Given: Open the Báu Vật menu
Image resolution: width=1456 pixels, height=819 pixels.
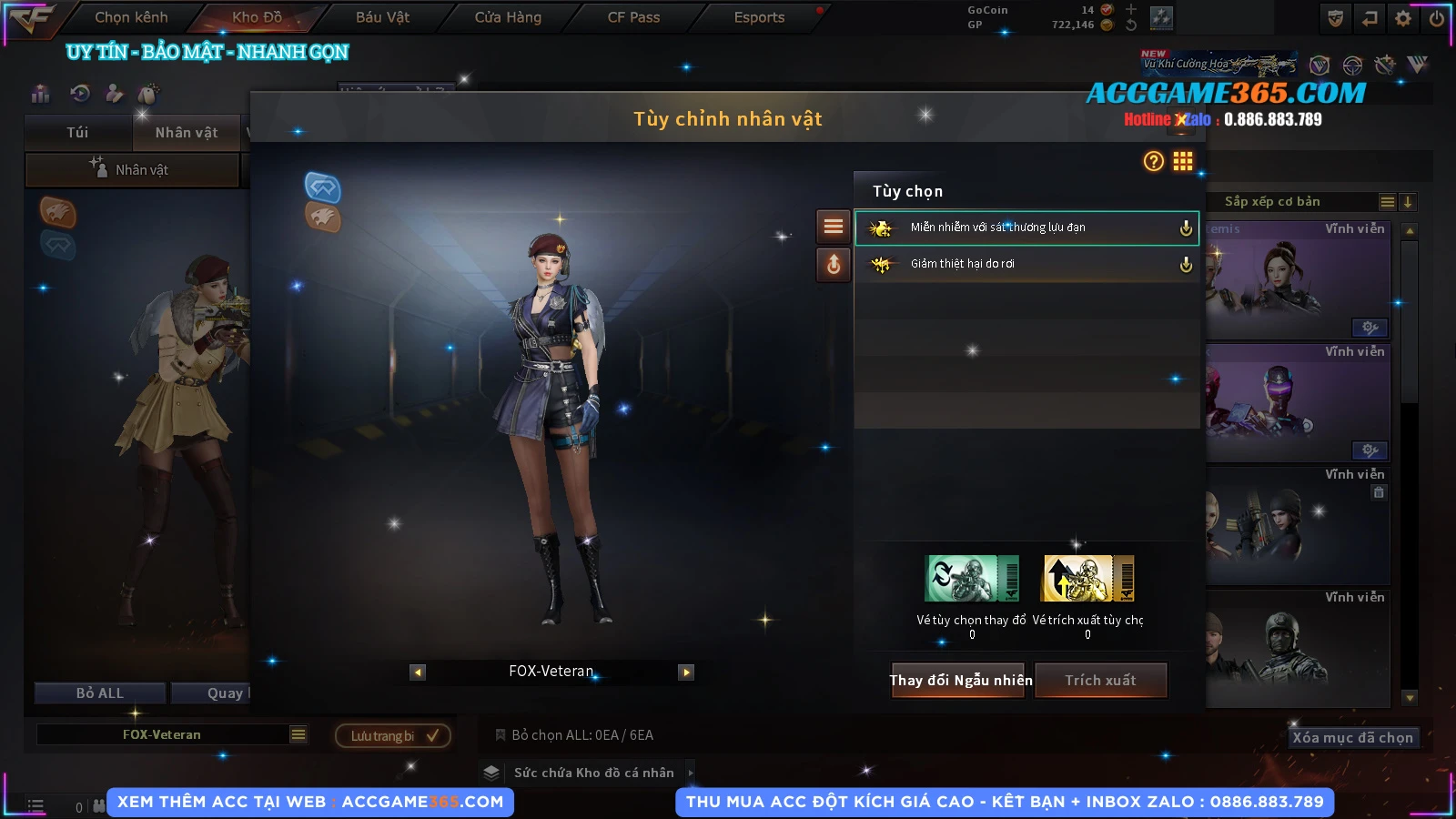Looking at the screenshot, I should tap(382, 17).
